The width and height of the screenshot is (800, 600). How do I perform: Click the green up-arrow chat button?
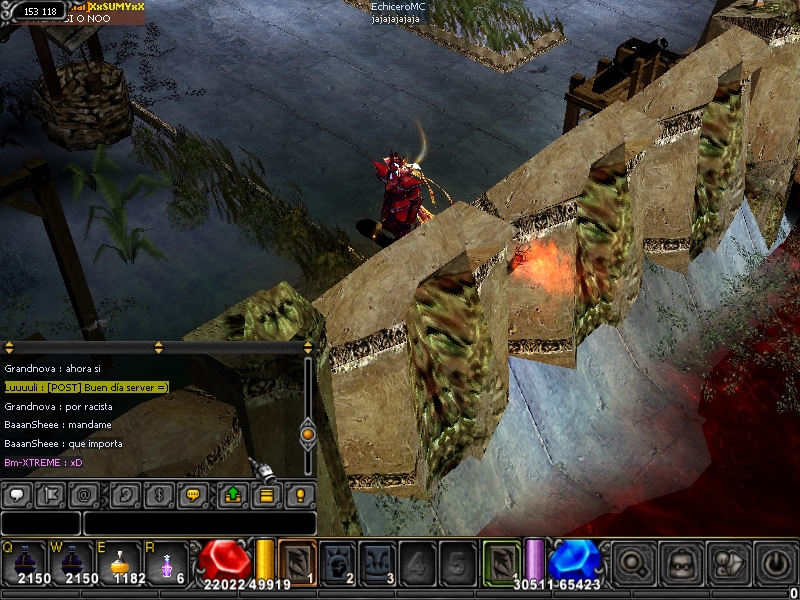(x=232, y=494)
